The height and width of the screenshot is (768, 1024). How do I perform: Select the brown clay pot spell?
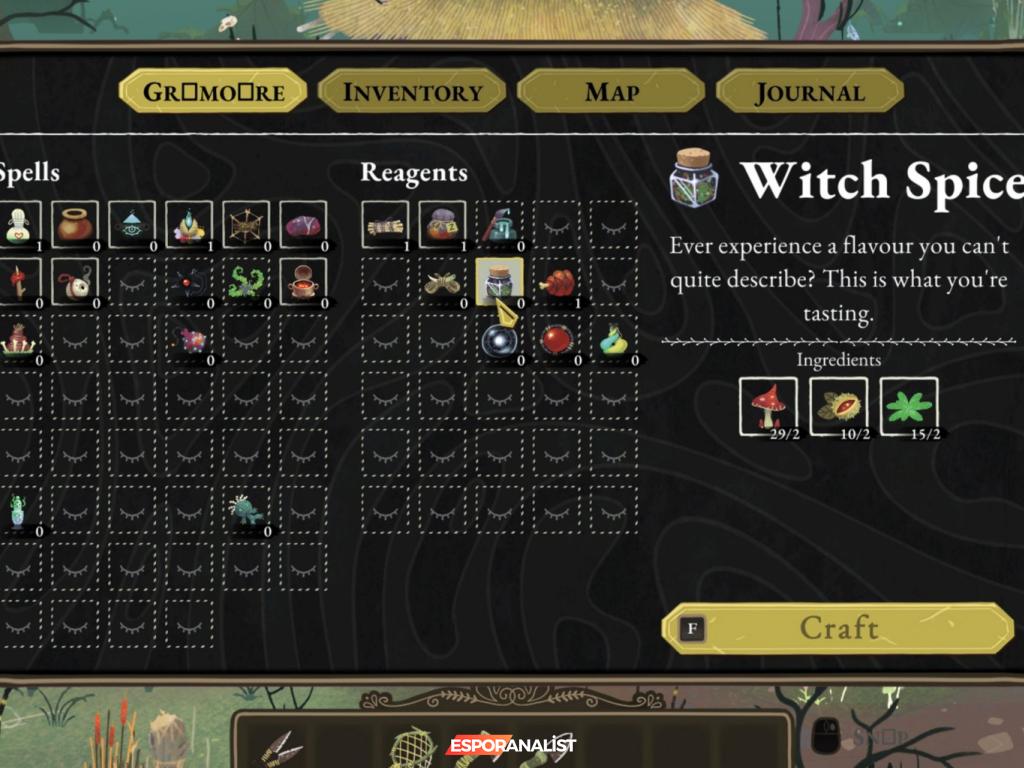tap(74, 226)
